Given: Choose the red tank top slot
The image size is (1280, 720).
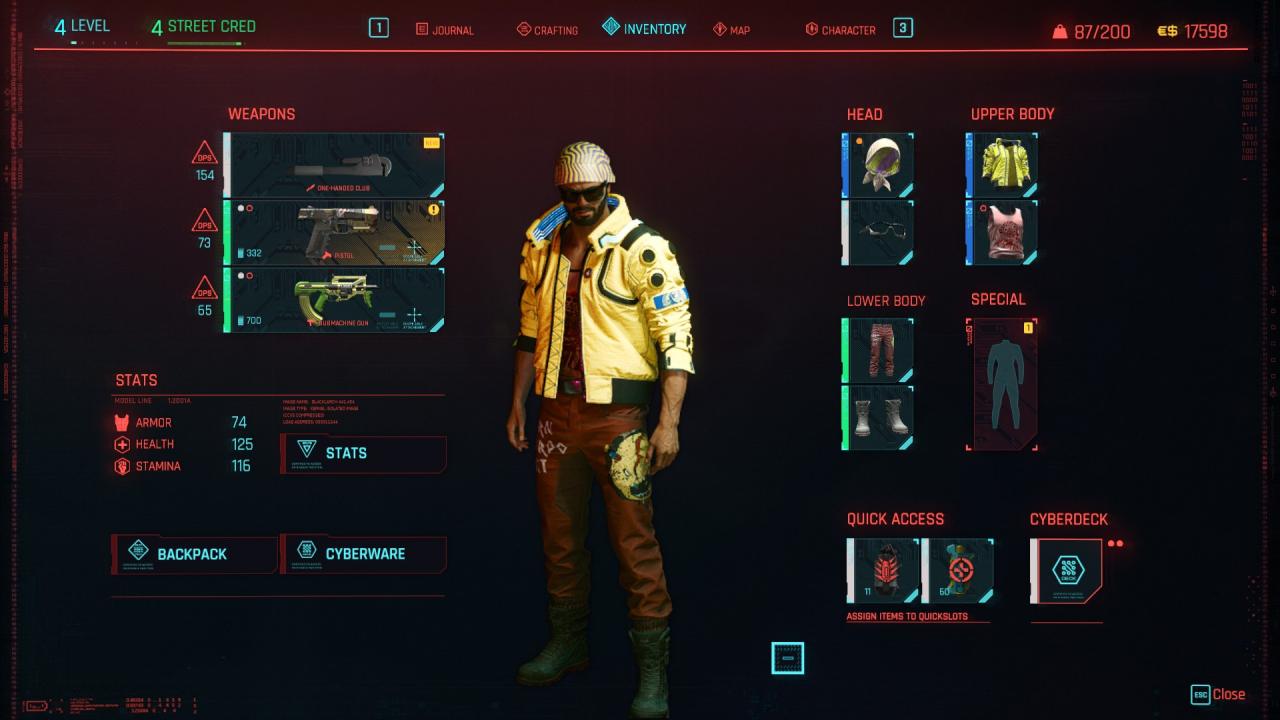Looking at the screenshot, I should (1003, 232).
